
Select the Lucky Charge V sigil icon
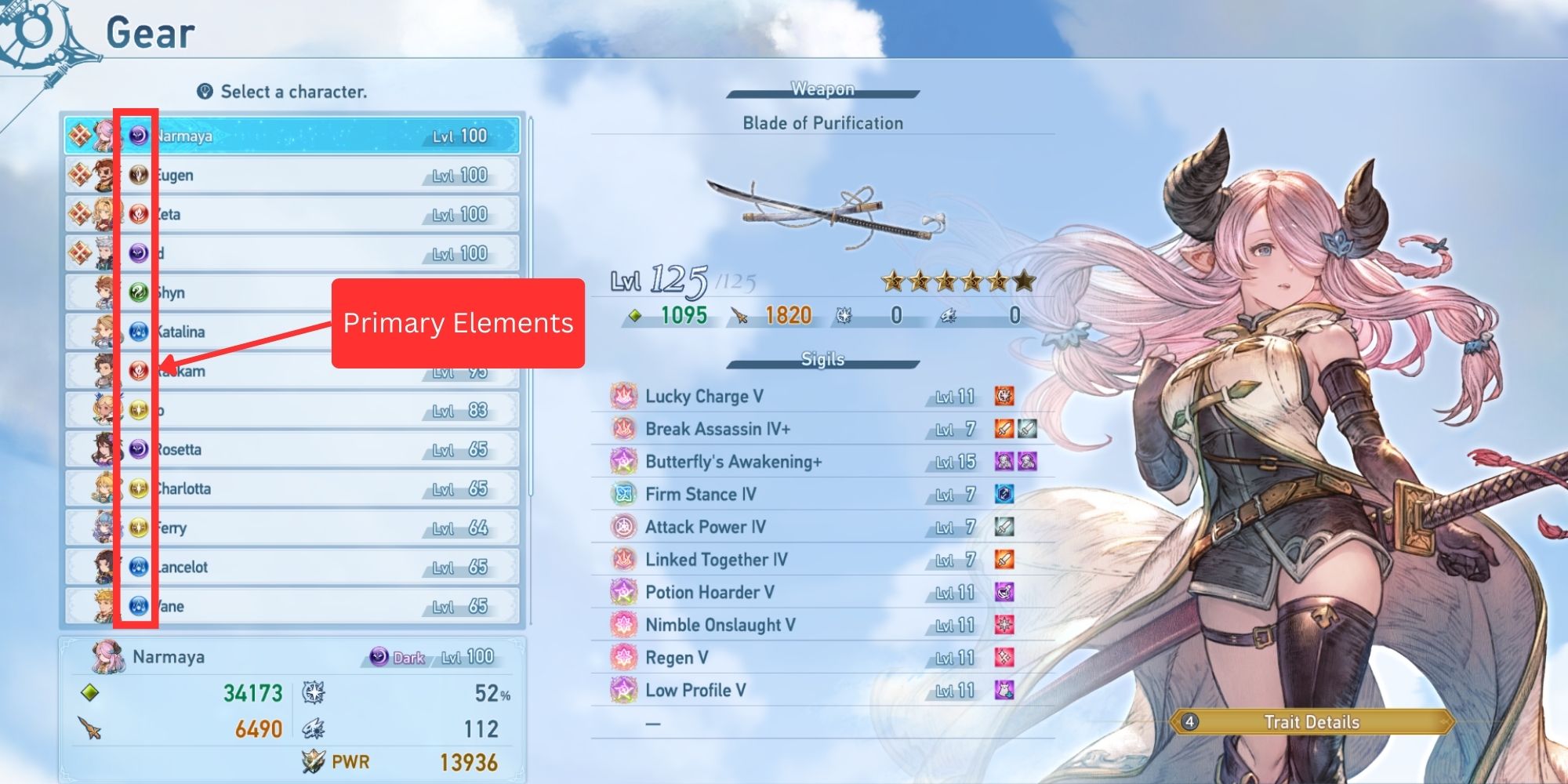click(622, 396)
